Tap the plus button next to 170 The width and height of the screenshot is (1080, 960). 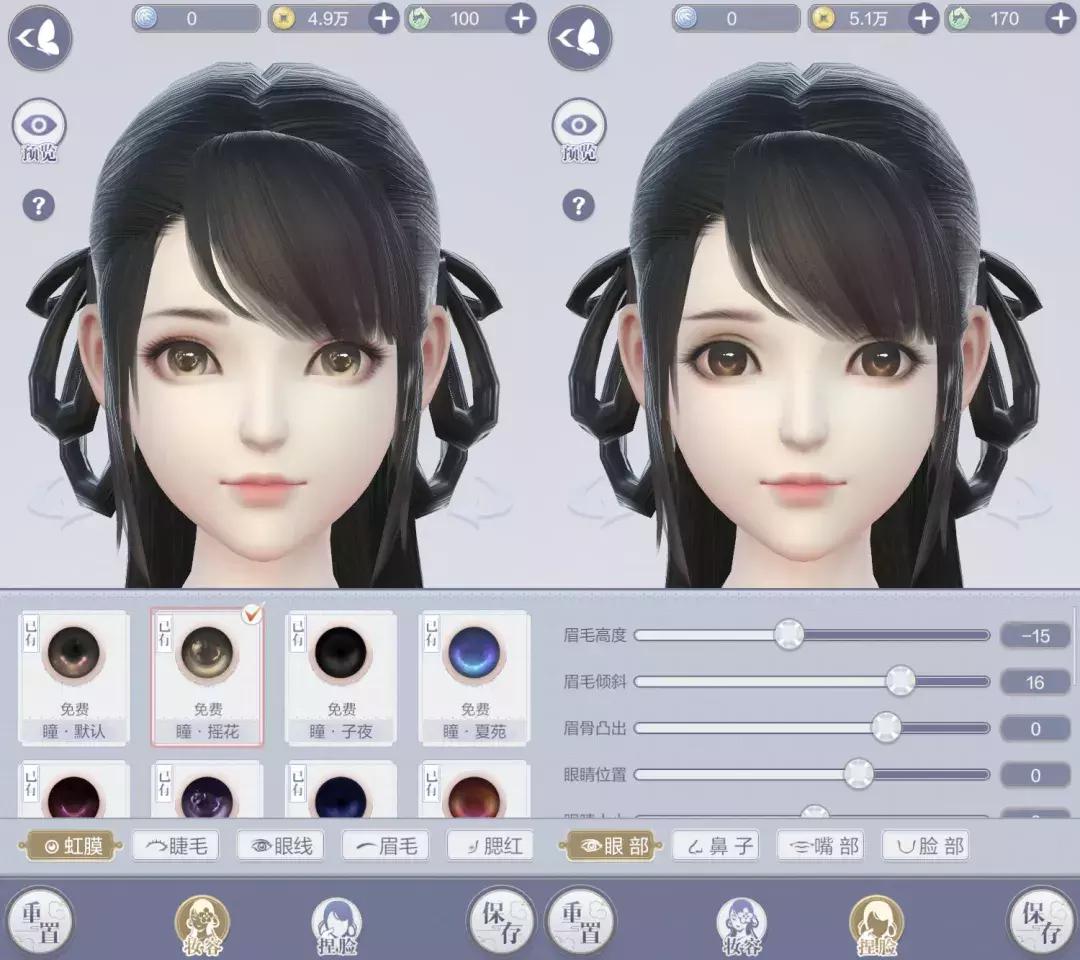coord(1060,17)
